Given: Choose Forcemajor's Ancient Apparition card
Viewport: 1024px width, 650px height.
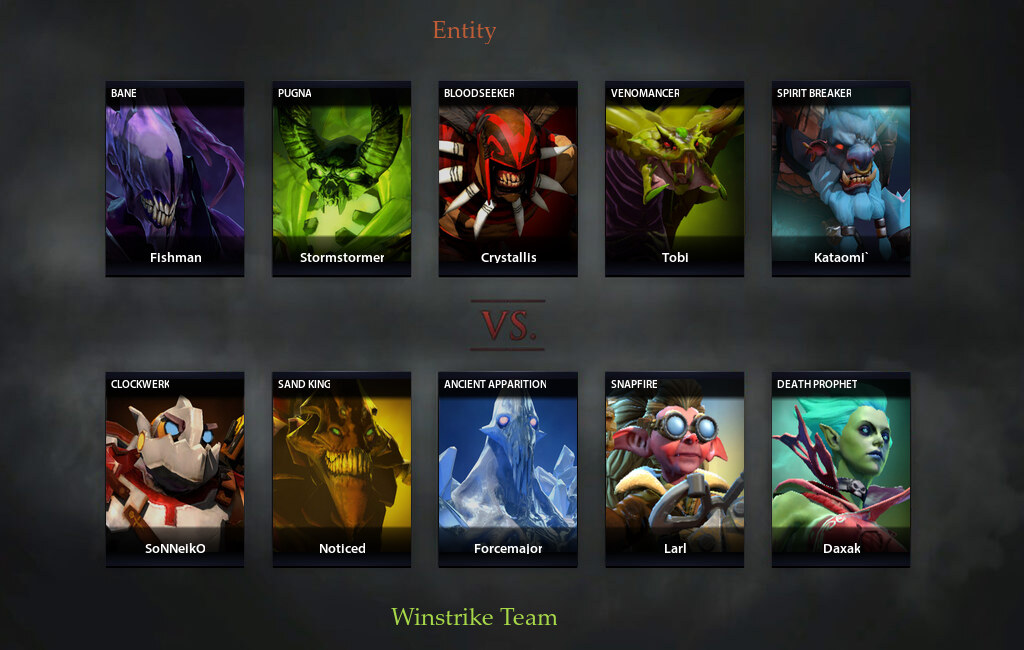Looking at the screenshot, I should pos(508,469).
